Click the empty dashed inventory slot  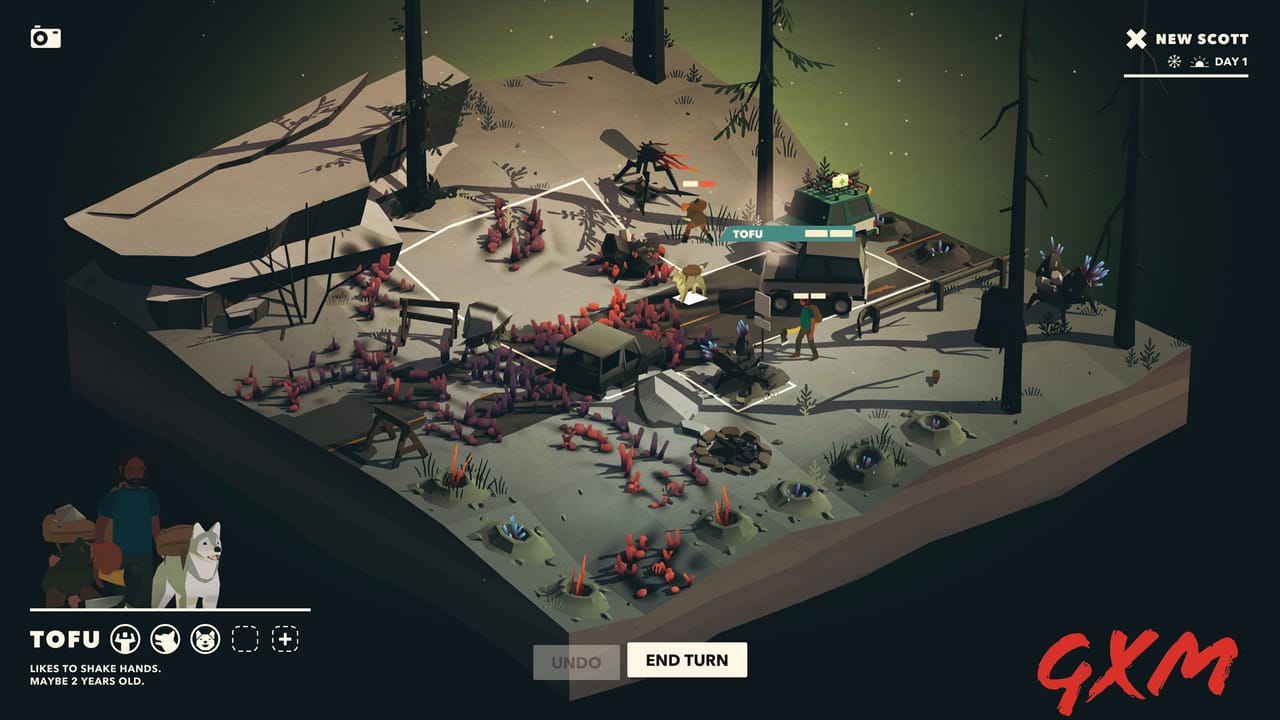(247, 639)
